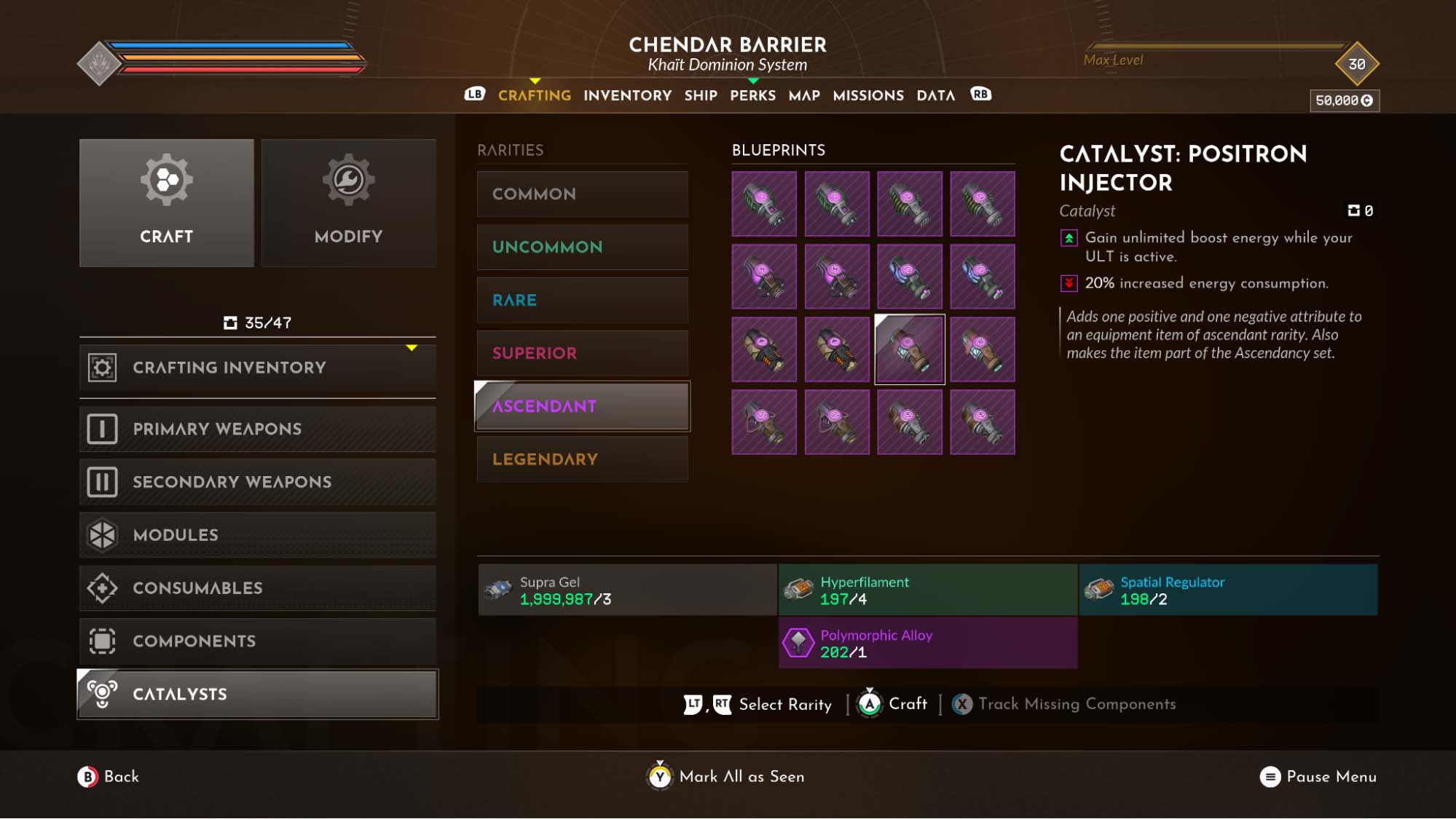Open the Primary Weapons category
1456x819 pixels.
pos(257,429)
